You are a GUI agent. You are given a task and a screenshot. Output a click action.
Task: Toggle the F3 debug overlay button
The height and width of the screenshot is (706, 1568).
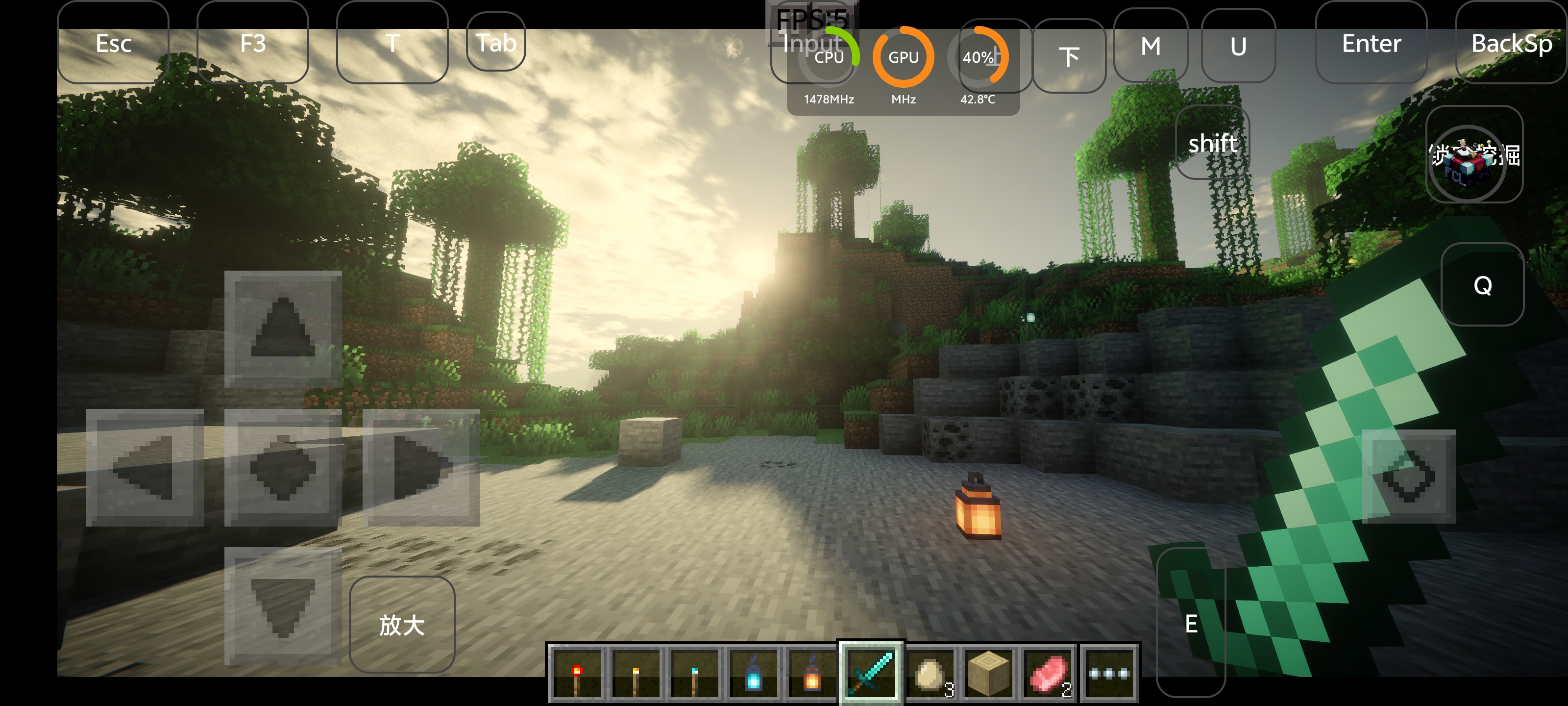click(x=253, y=44)
